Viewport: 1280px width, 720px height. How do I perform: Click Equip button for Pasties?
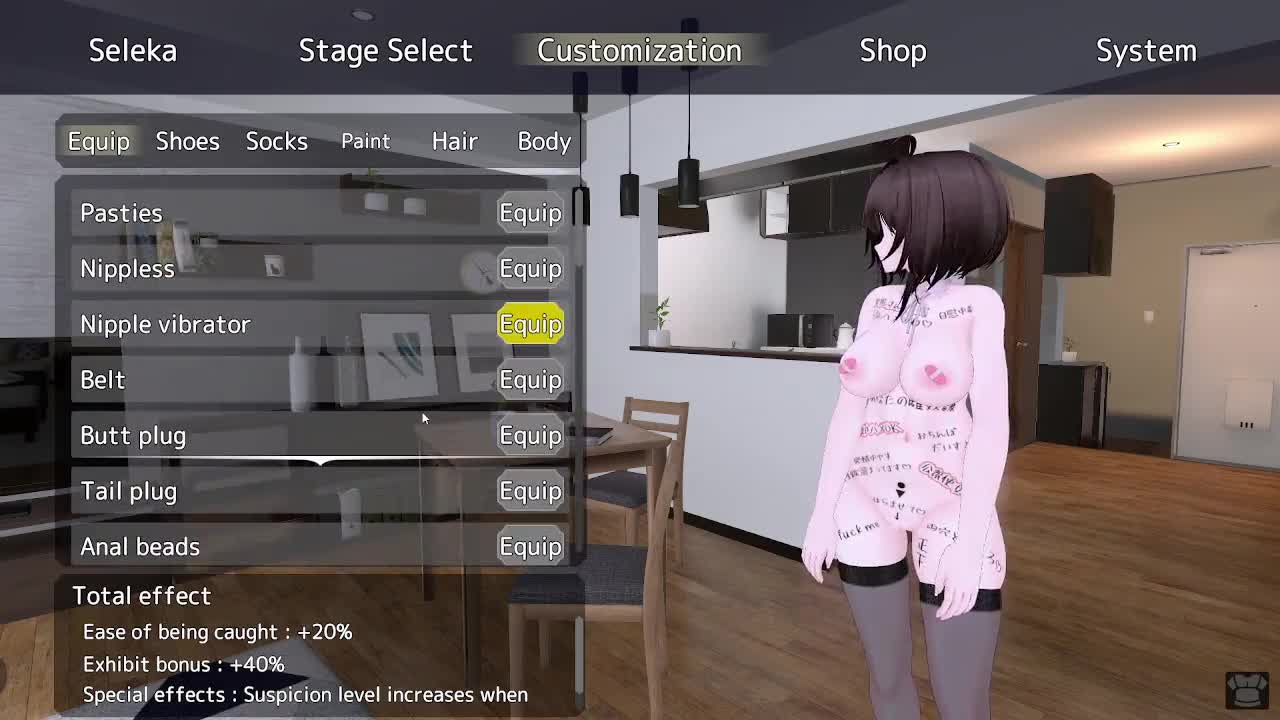(x=530, y=213)
